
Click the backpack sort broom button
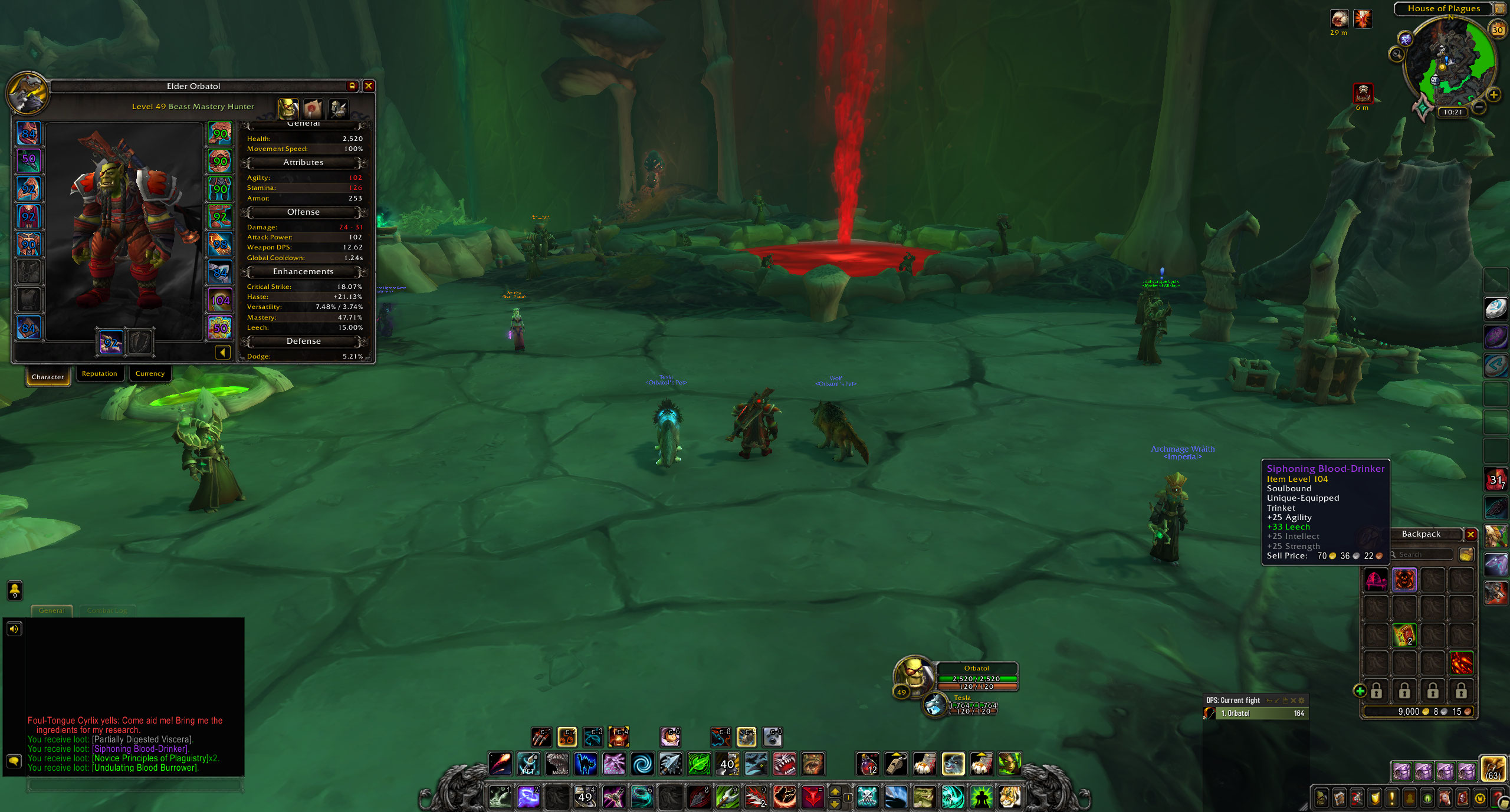pyautogui.click(x=1466, y=554)
